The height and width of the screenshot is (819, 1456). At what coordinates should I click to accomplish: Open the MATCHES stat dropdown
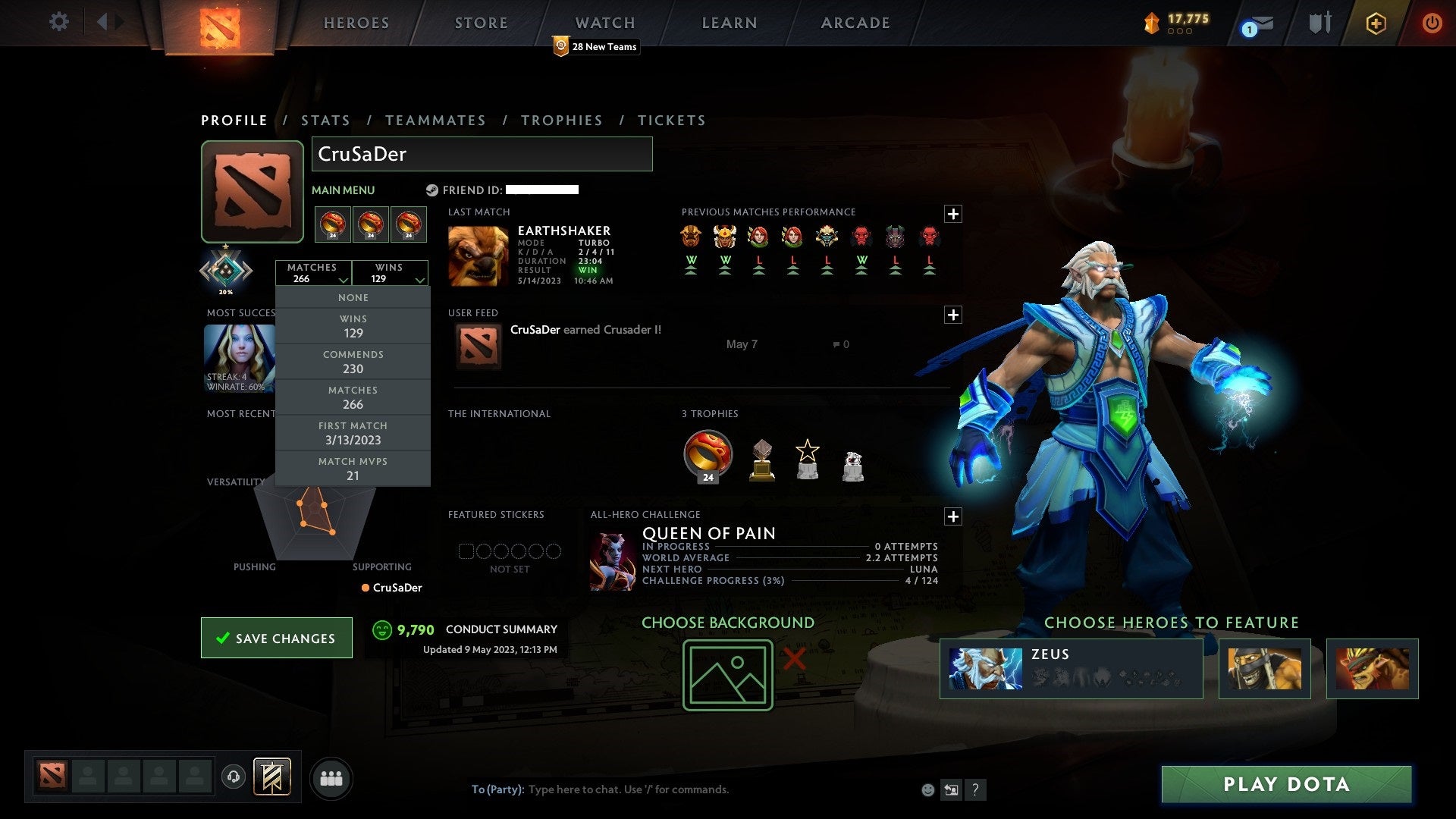point(314,273)
